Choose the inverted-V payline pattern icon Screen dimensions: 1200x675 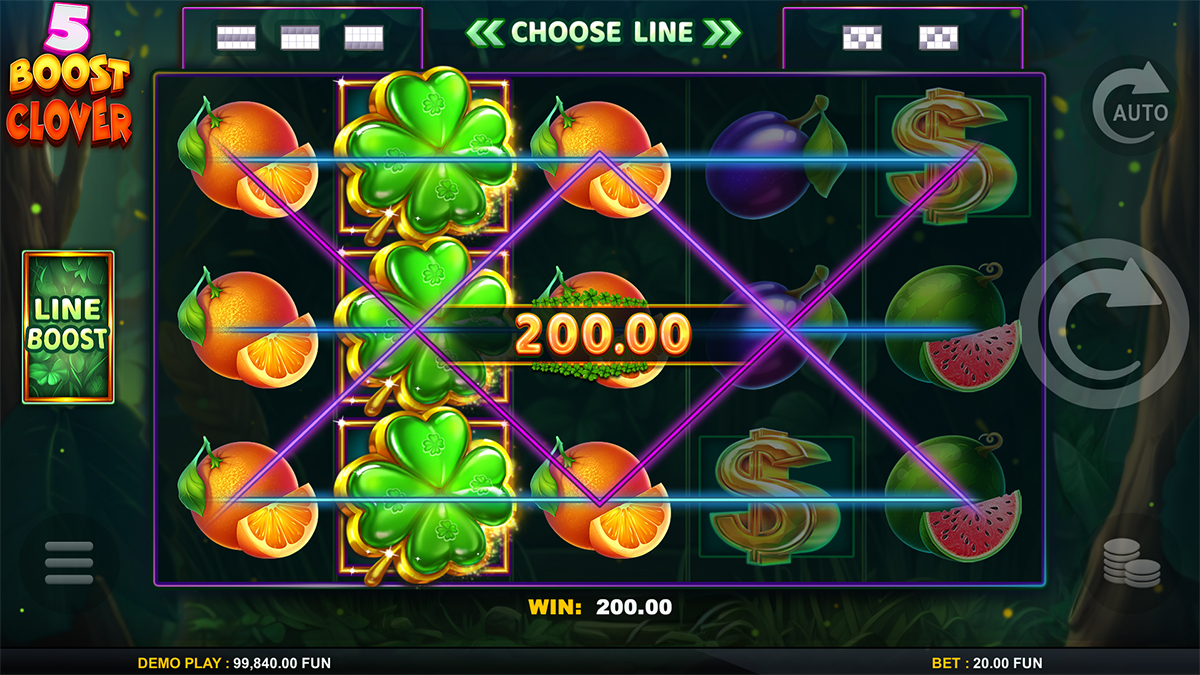click(938, 38)
